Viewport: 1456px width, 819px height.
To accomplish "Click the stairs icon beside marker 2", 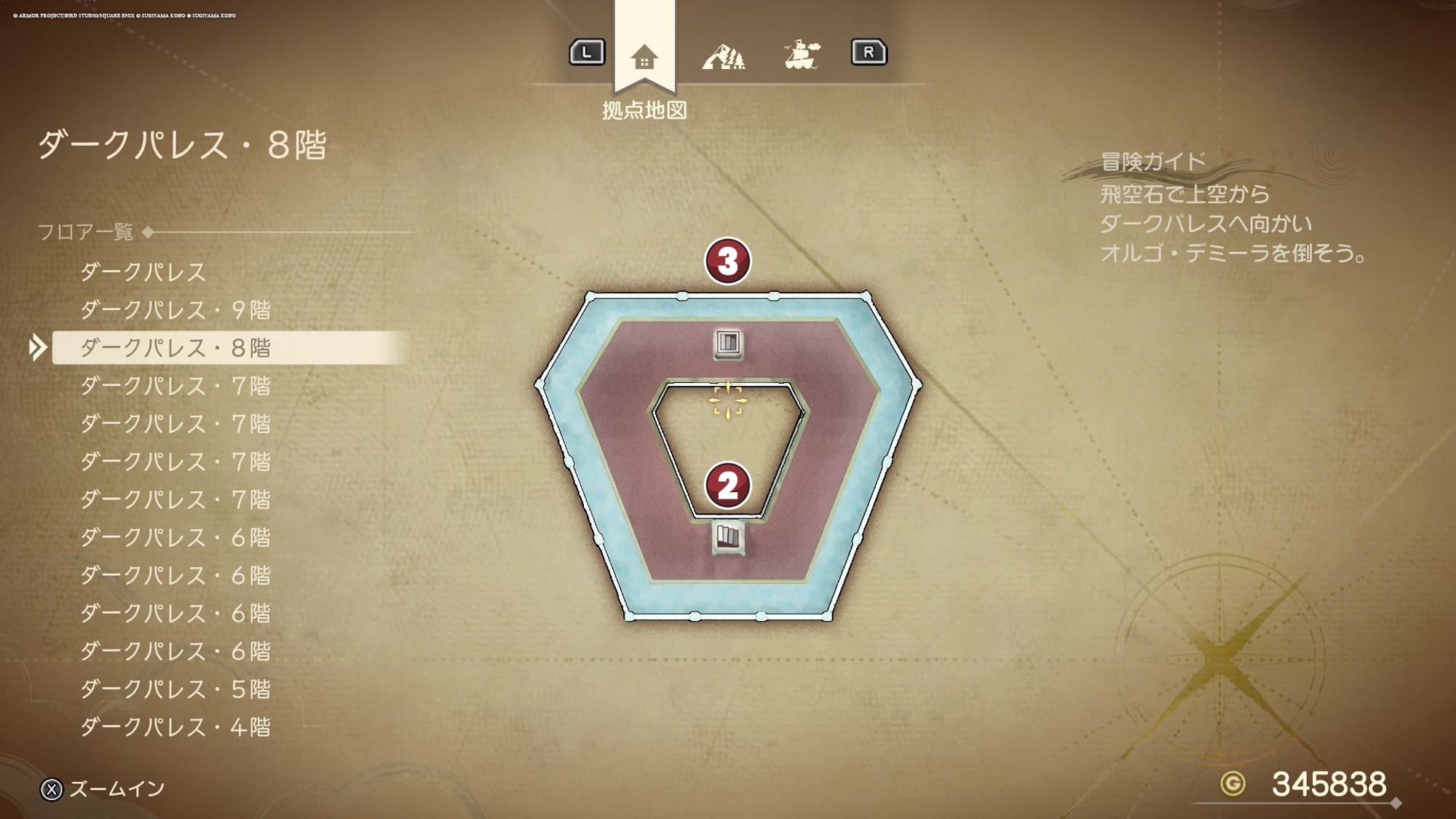I will (728, 537).
